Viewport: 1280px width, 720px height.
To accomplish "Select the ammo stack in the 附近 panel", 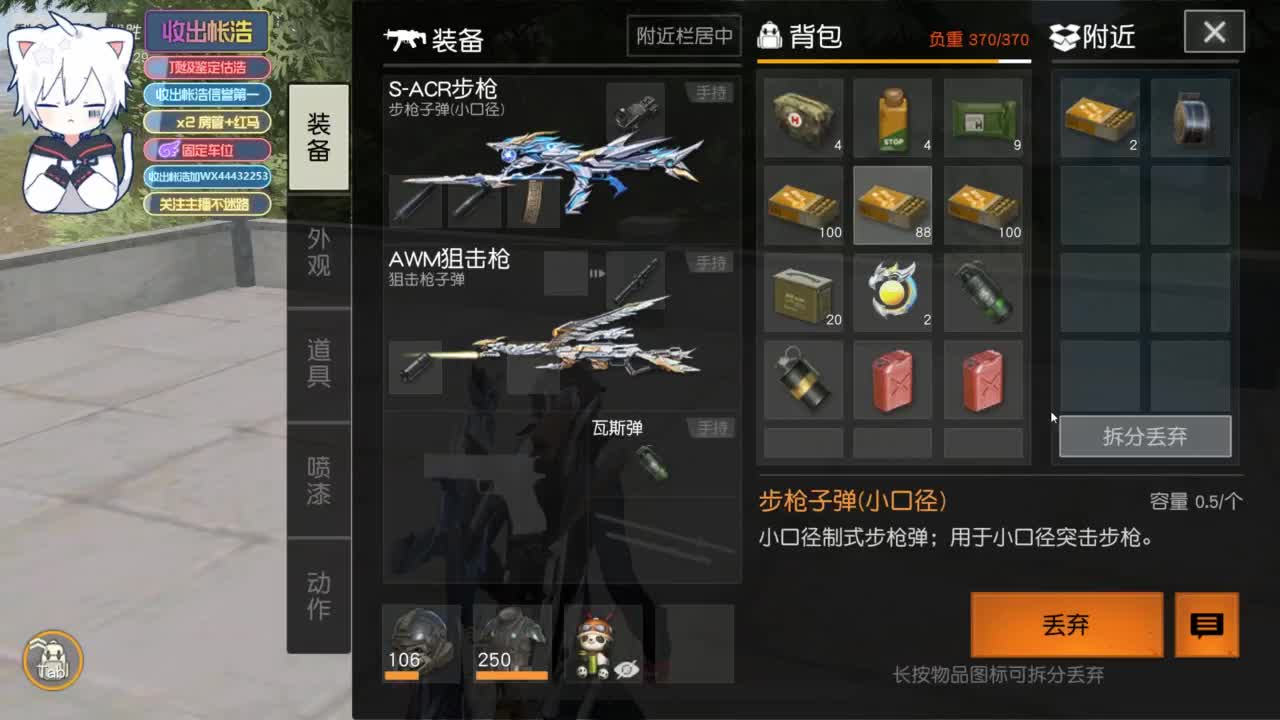I will [x=1100, y=115].
